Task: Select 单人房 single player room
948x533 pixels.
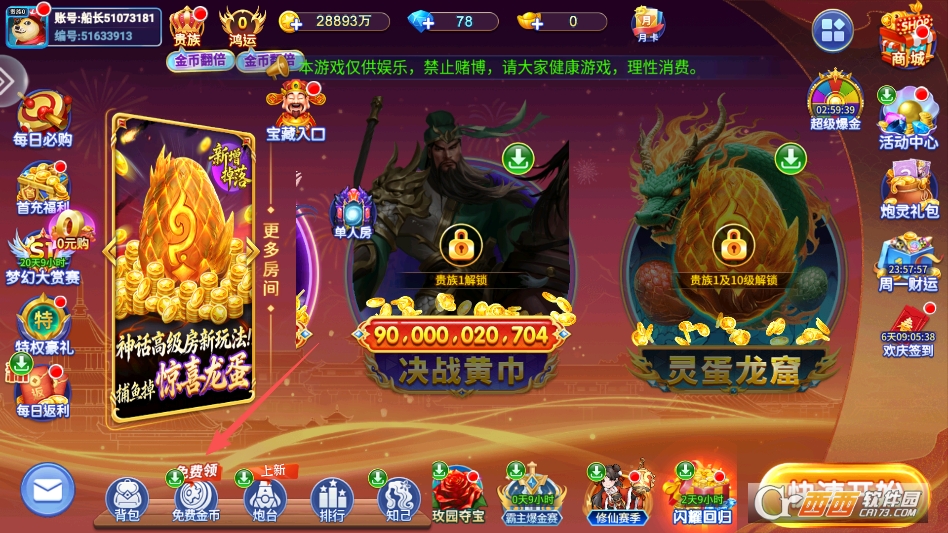Action: click(x=352, y=215)
